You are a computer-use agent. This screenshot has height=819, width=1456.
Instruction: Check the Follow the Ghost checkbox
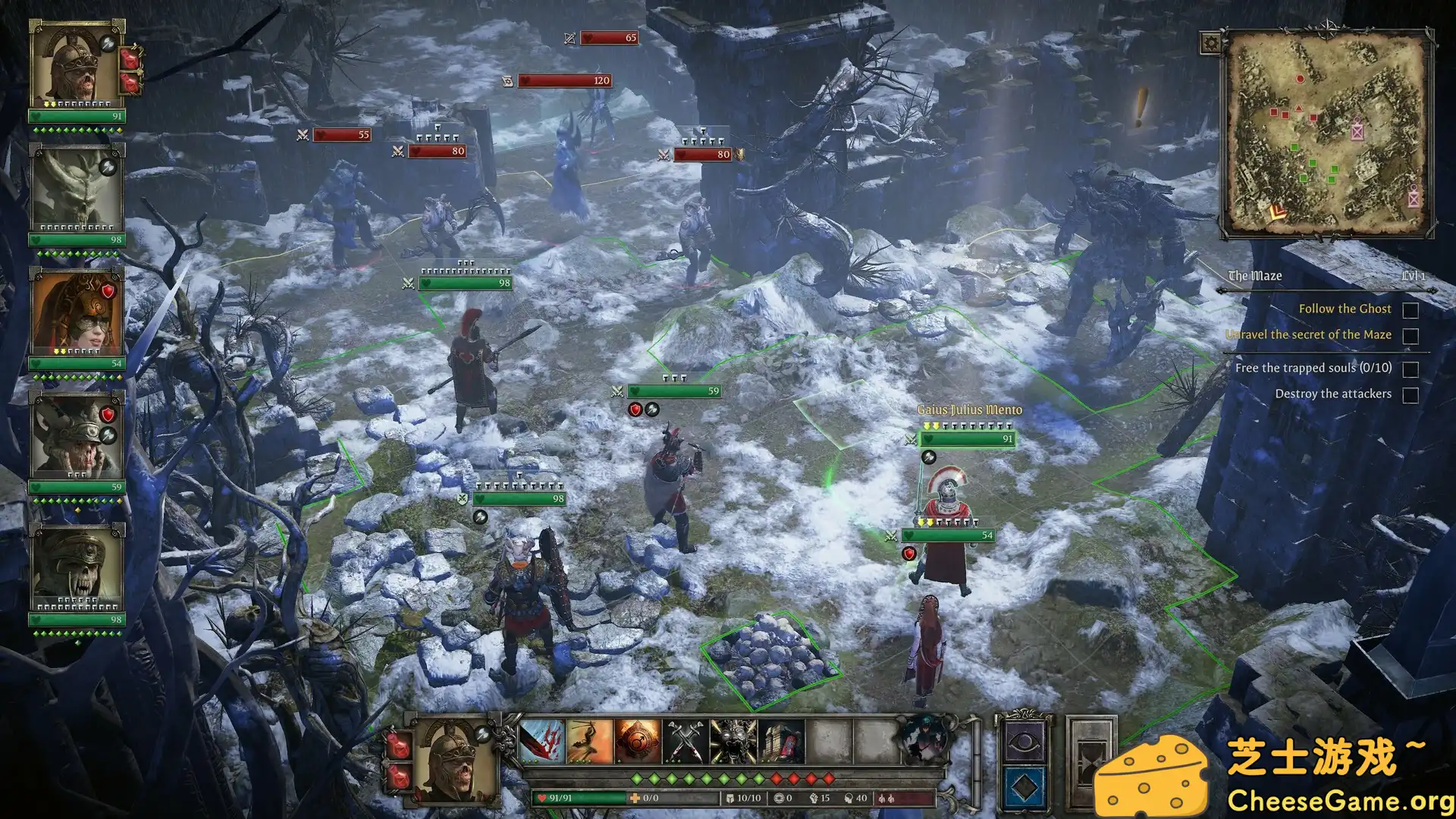click(1410, 309)
